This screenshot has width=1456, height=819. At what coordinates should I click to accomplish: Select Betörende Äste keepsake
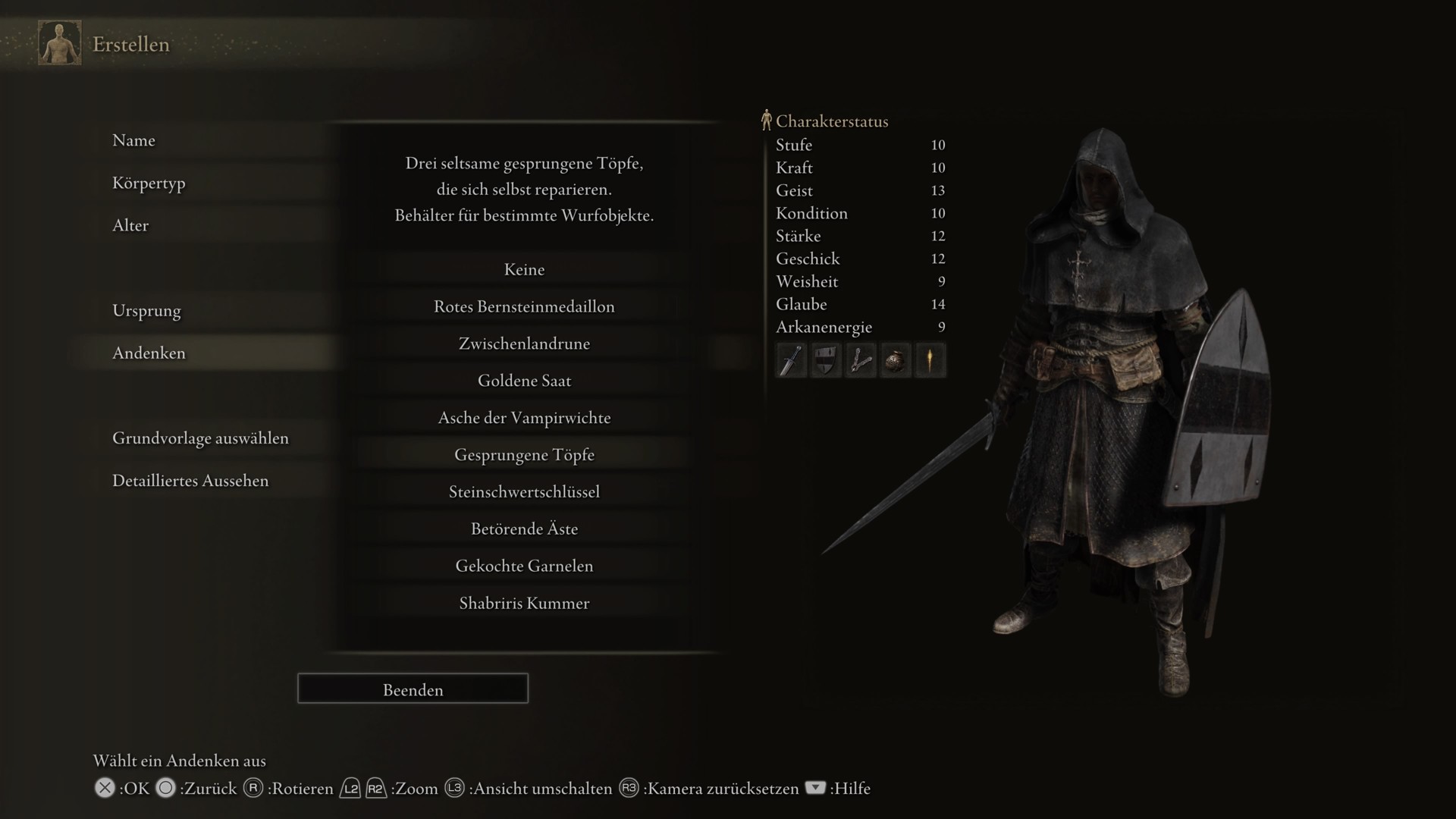524,529
